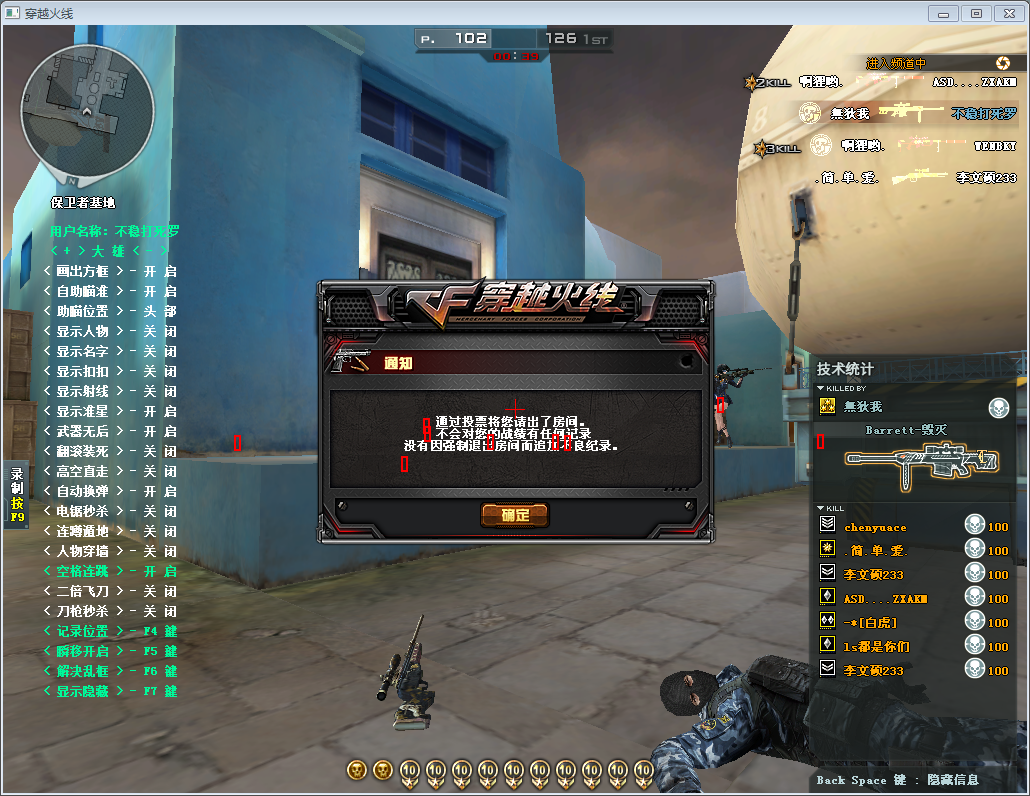Toggle the 武器无后 option
This screenshot has width=1030, height=796.
110,431
